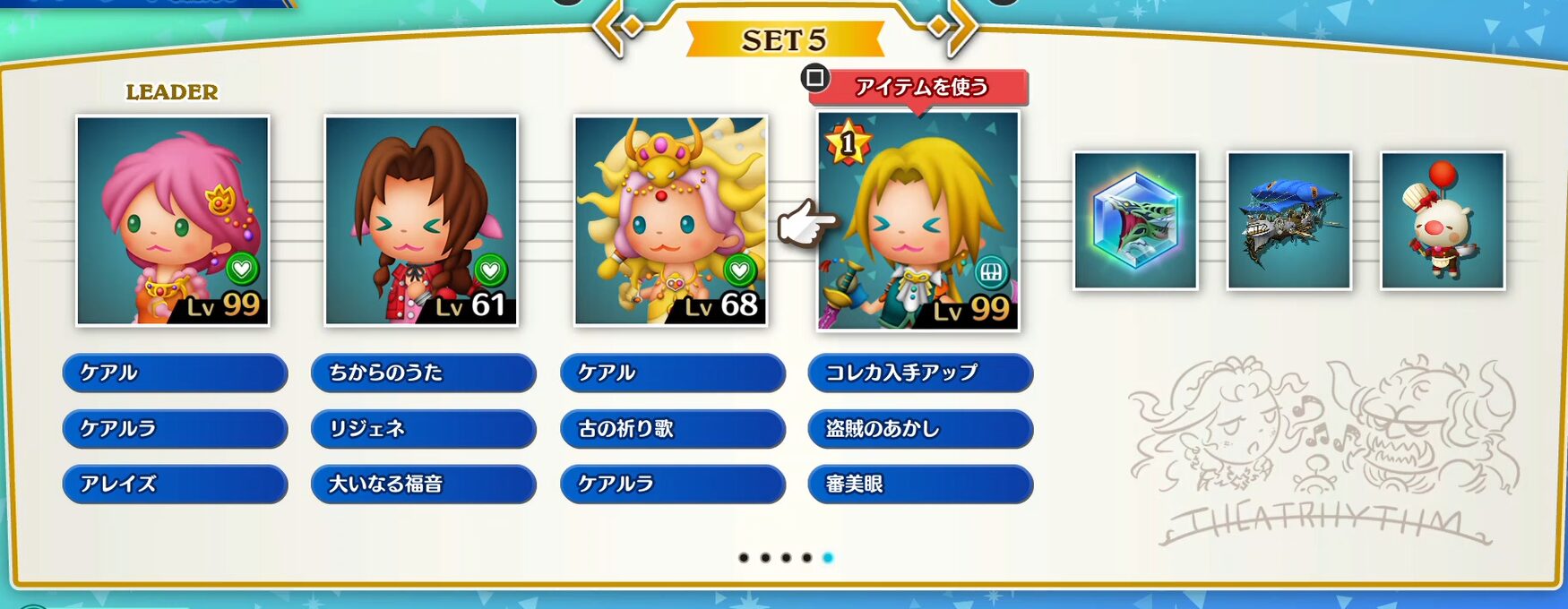
Task: Select leader Lenna's Lv 99 portrait
Action: [173, 220]
